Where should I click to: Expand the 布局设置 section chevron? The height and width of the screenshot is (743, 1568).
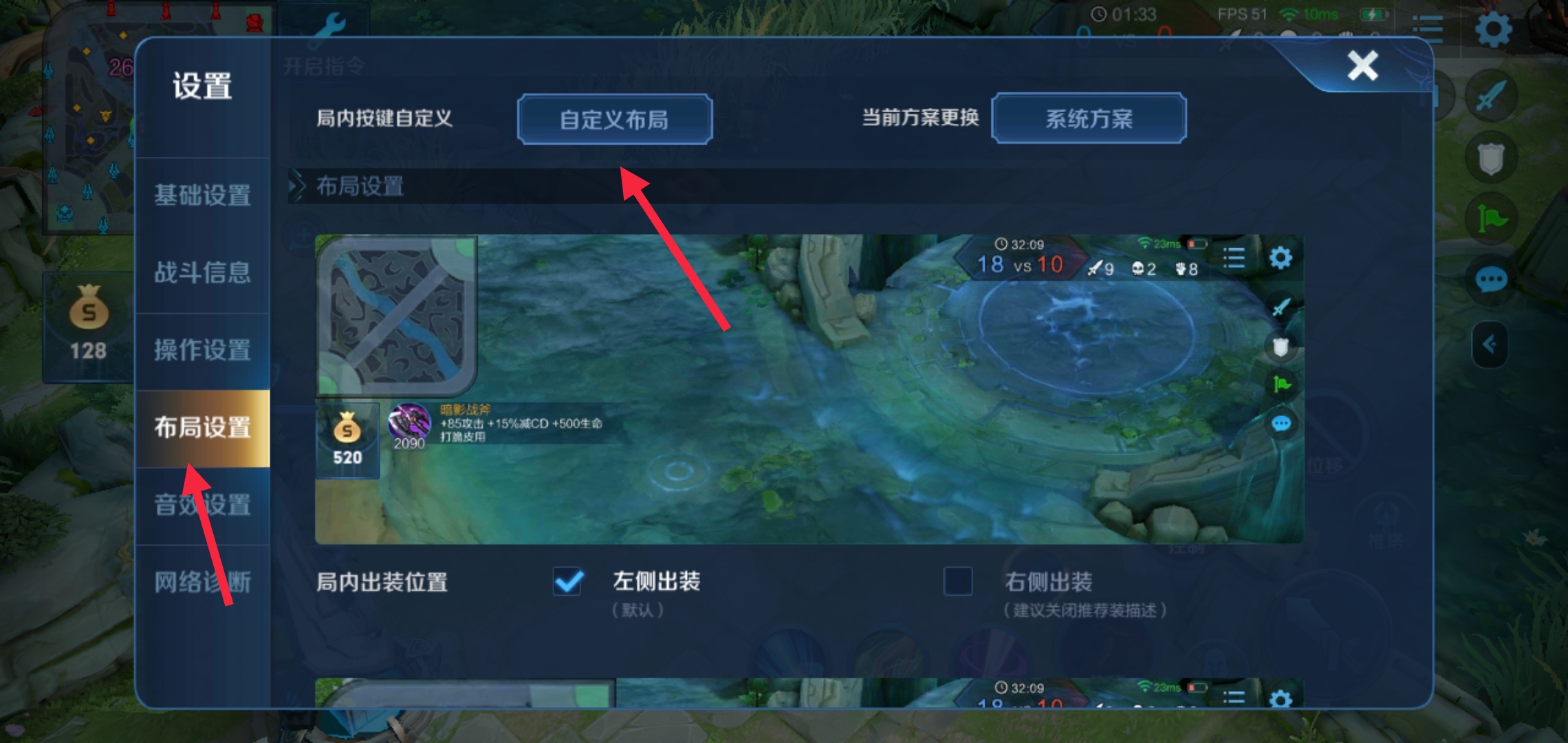tap(297, 186)
